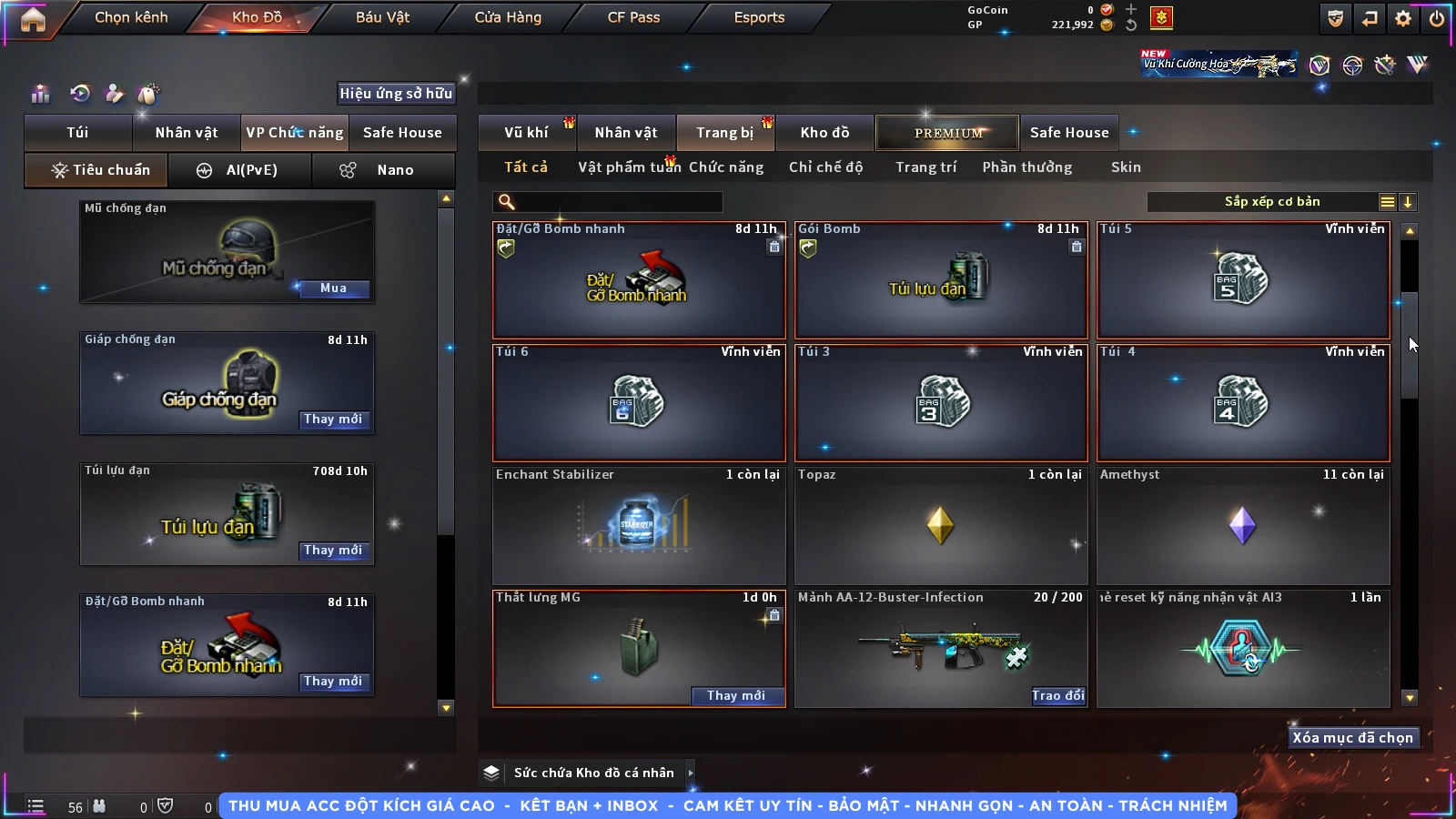Select the PREMIUM tab
This screenshot has width=1456, height=819.
(x=948, y=133)
